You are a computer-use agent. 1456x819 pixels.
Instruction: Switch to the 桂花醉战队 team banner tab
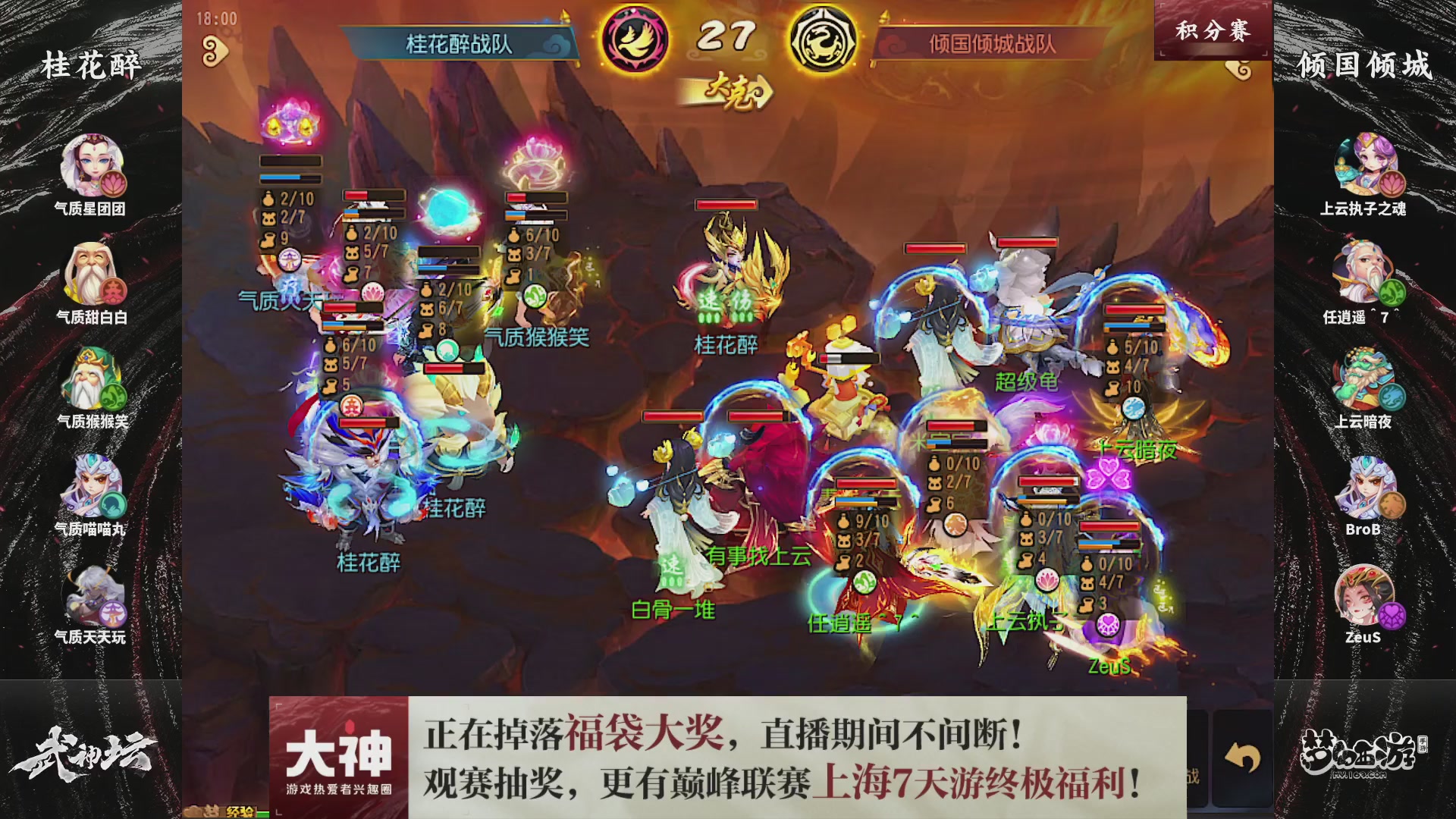tap(462, 44)
